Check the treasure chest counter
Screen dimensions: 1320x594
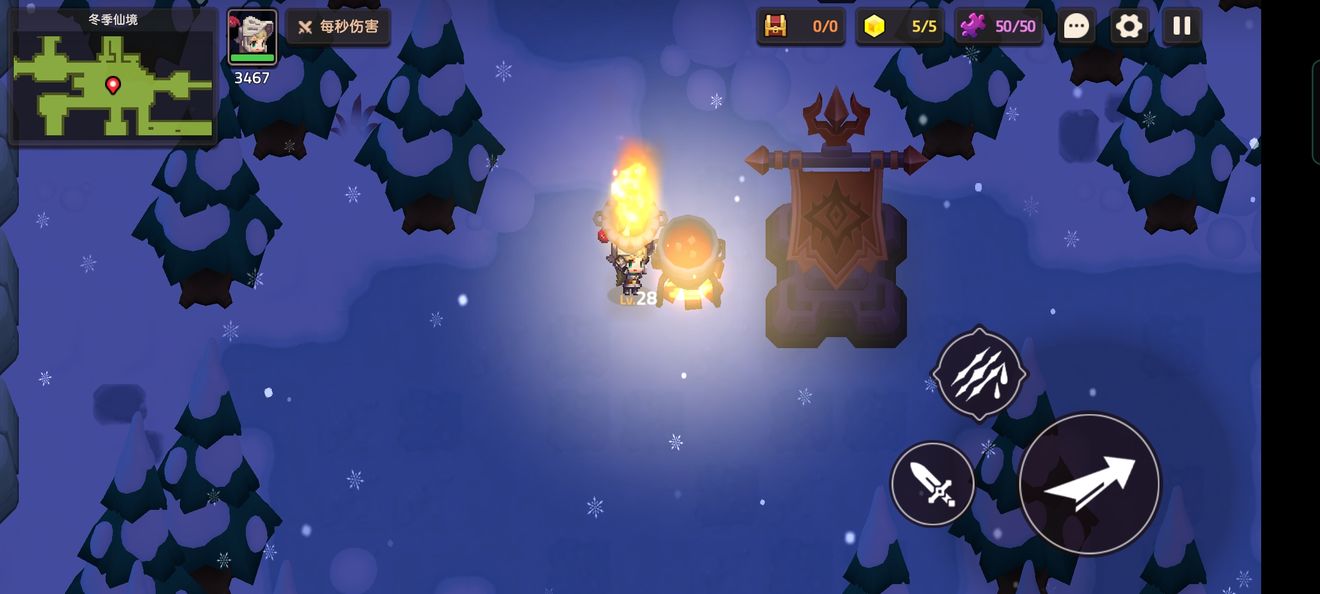tap(801, 26)
